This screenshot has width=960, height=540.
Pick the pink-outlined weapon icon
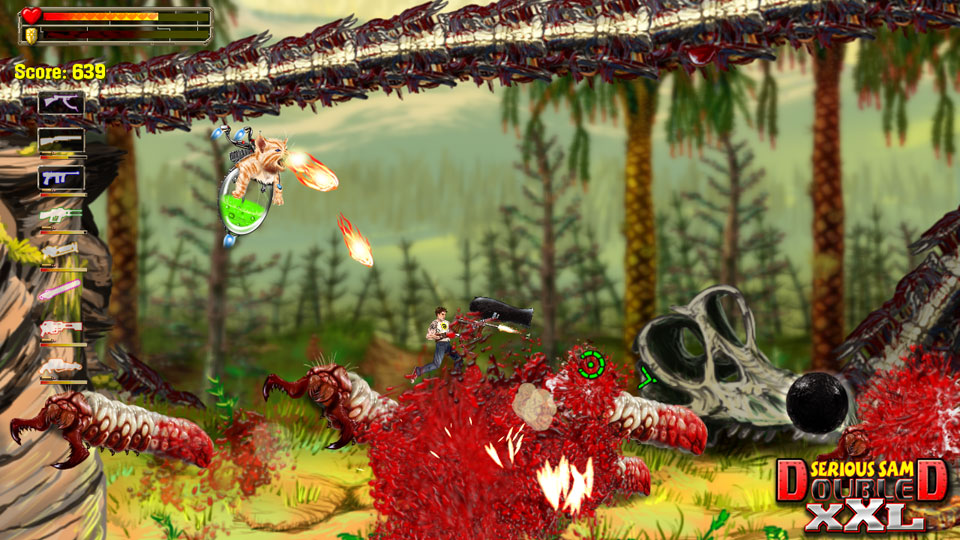[60, 291]
